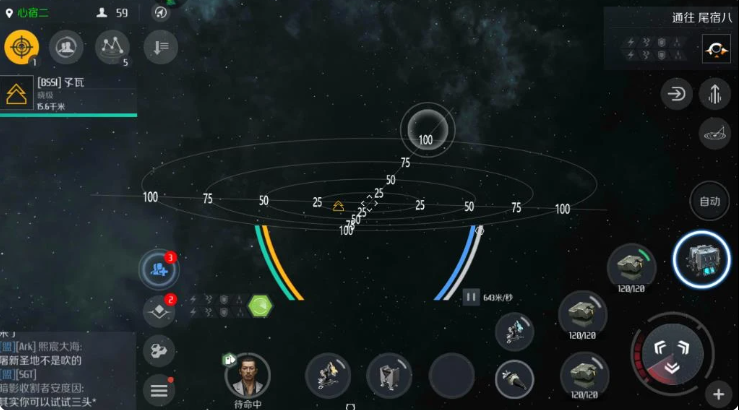Screen dimensions: 740x410
Task: Tap the green hexagon status icon
Action: [x=260, y=303]
